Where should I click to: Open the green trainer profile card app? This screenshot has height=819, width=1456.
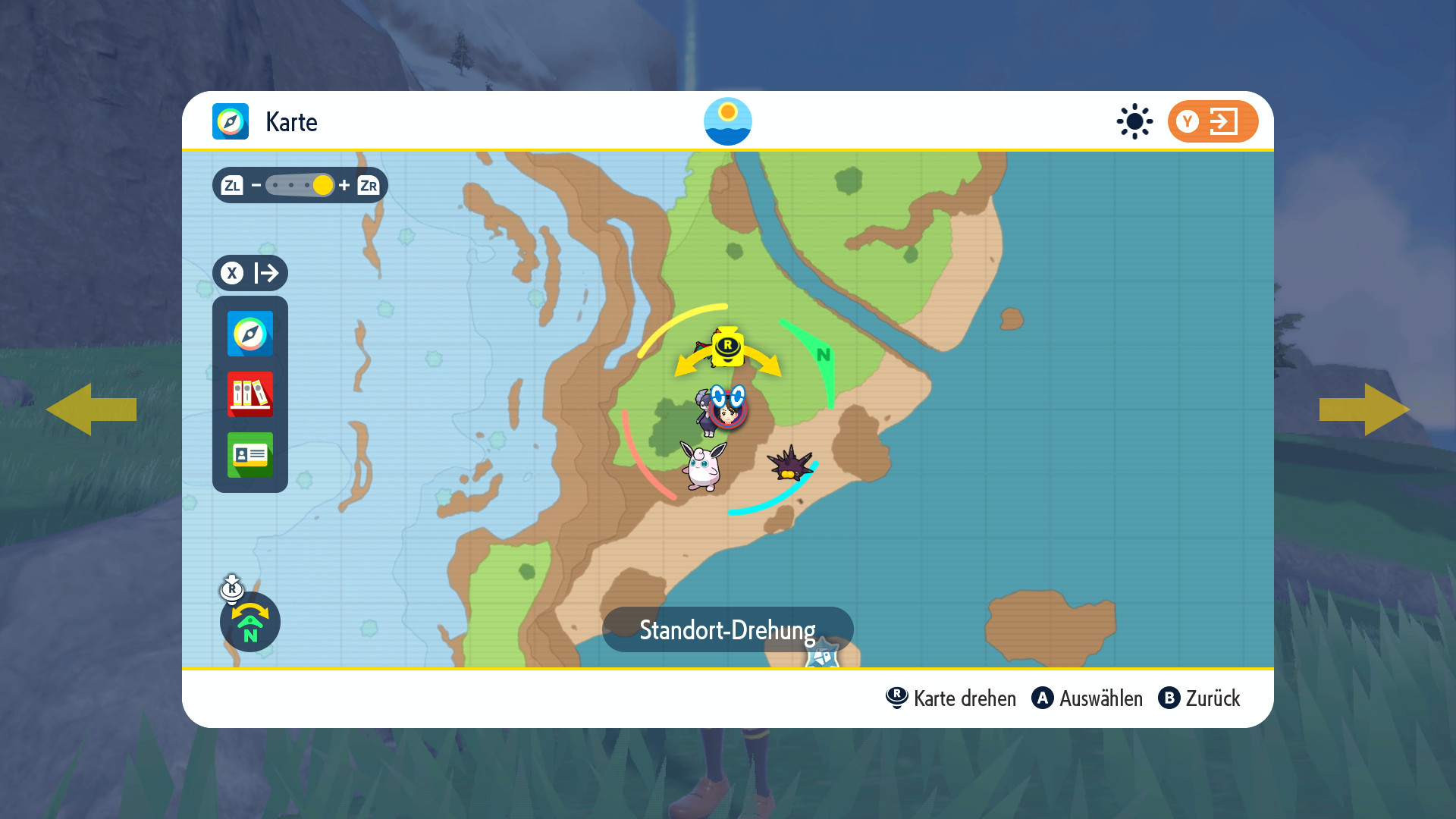[250, 455]
